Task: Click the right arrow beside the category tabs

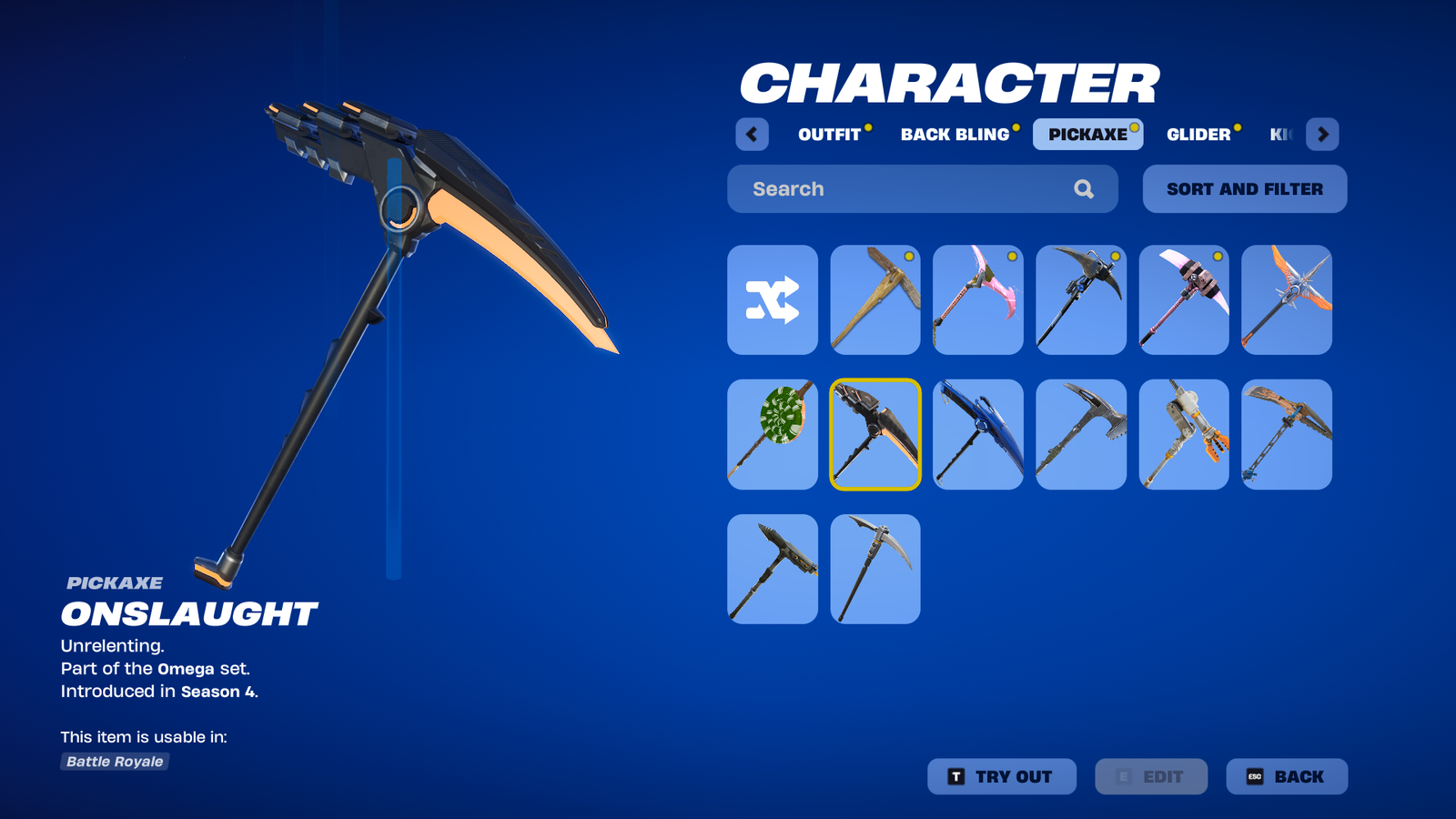Action: coord(1322,135)
